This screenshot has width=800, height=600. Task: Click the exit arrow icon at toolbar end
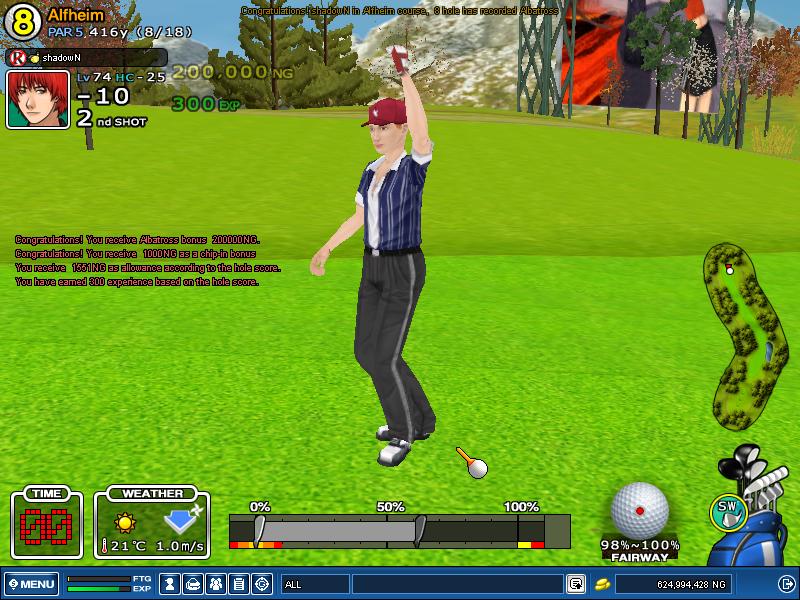coord(786,584)
